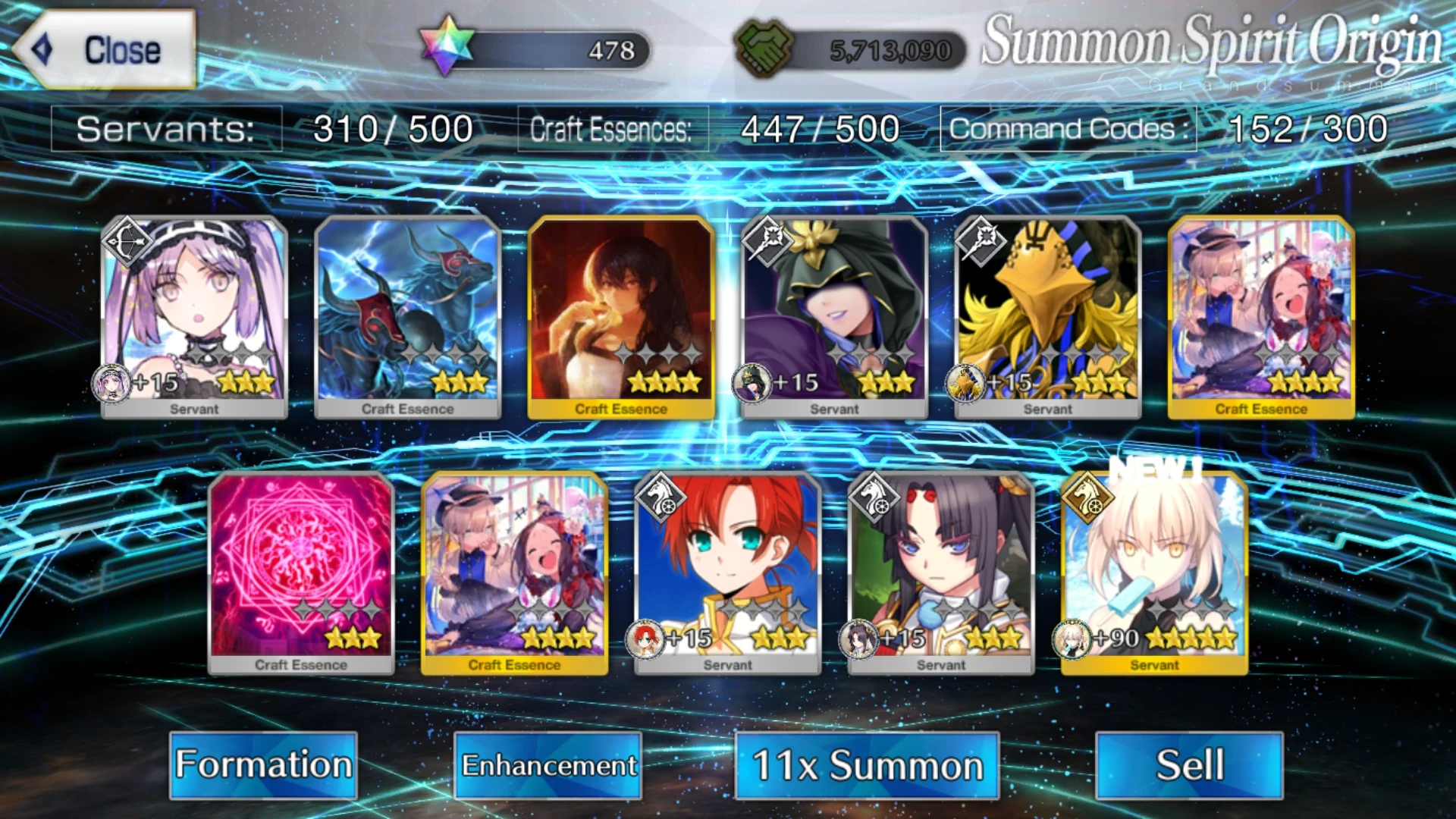Select the pink magic circle Craft Essence
Screen dimensions: 1456x819
tap(302, 569)
